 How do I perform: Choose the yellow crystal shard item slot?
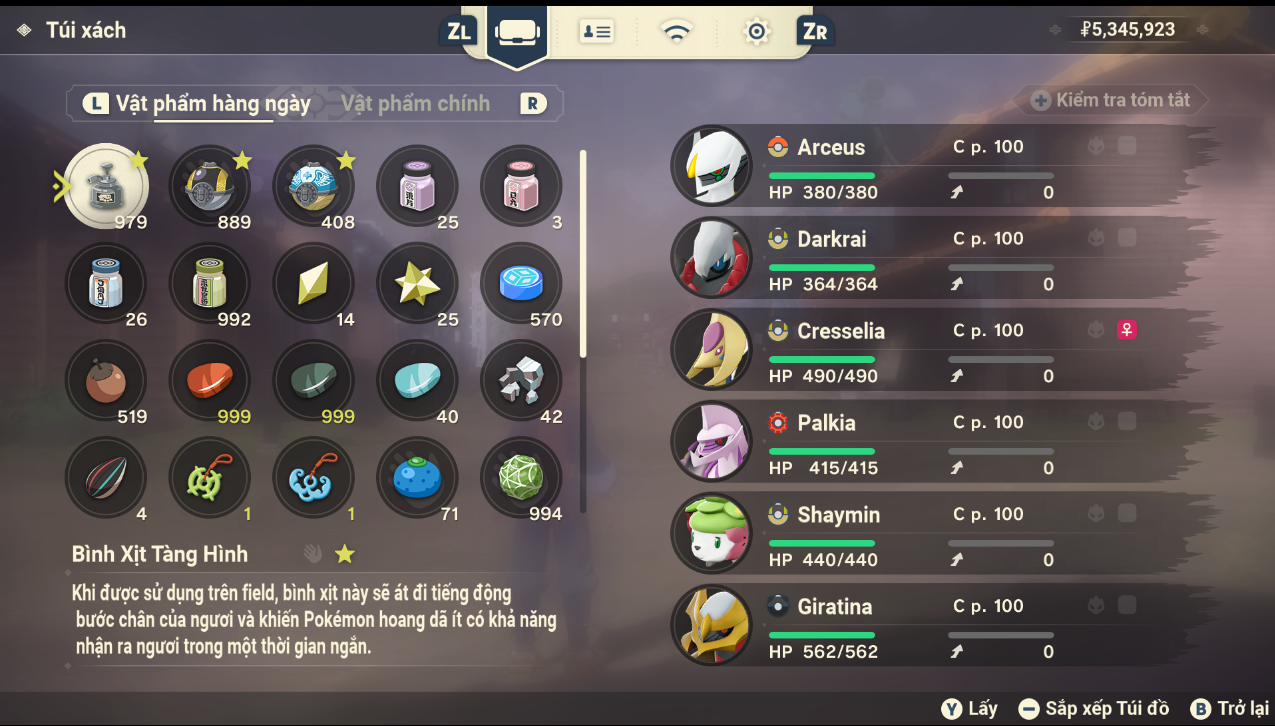pyautogui.click(x=313, y=284)
